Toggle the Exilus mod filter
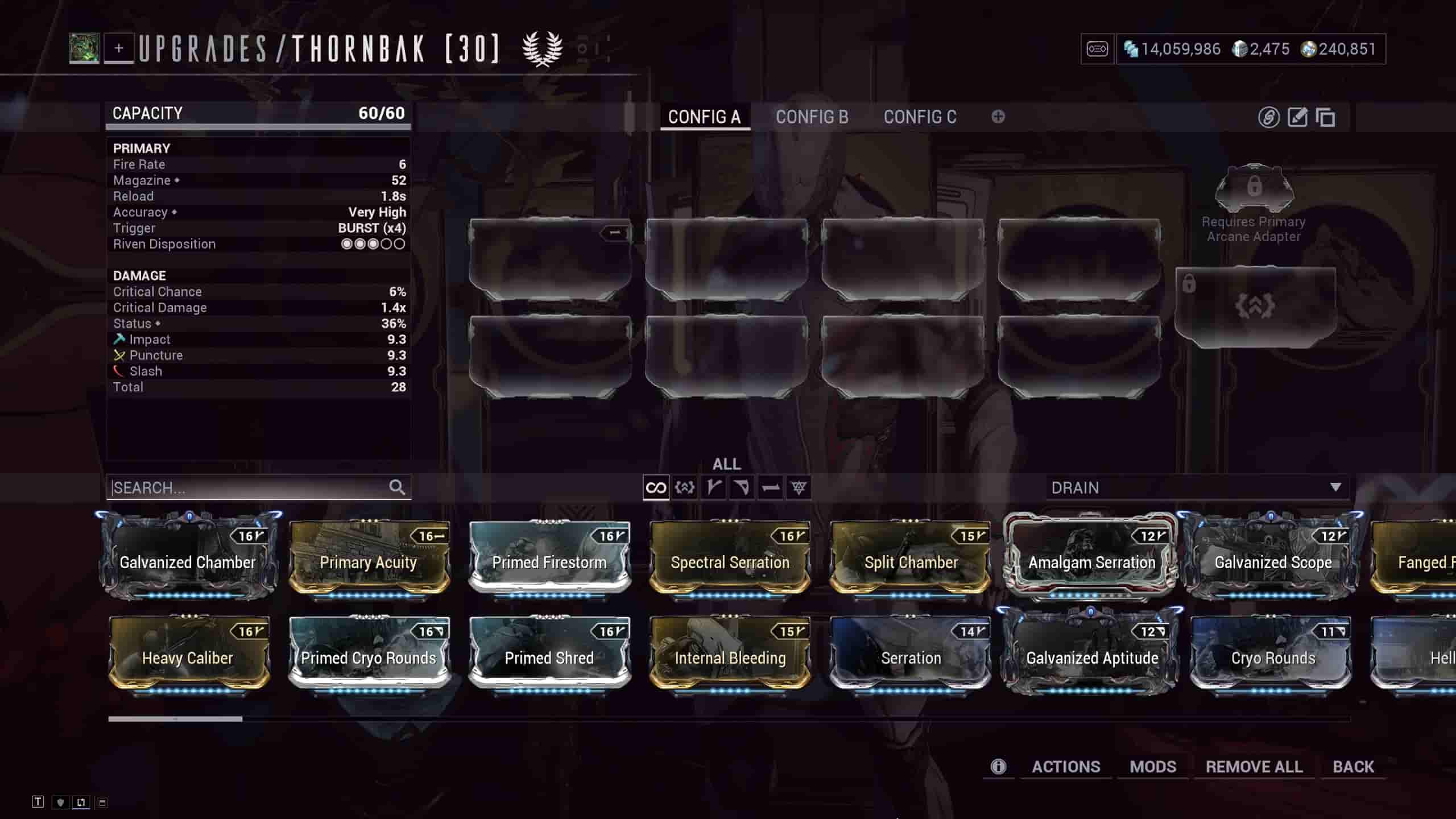 tap(683, 487)
